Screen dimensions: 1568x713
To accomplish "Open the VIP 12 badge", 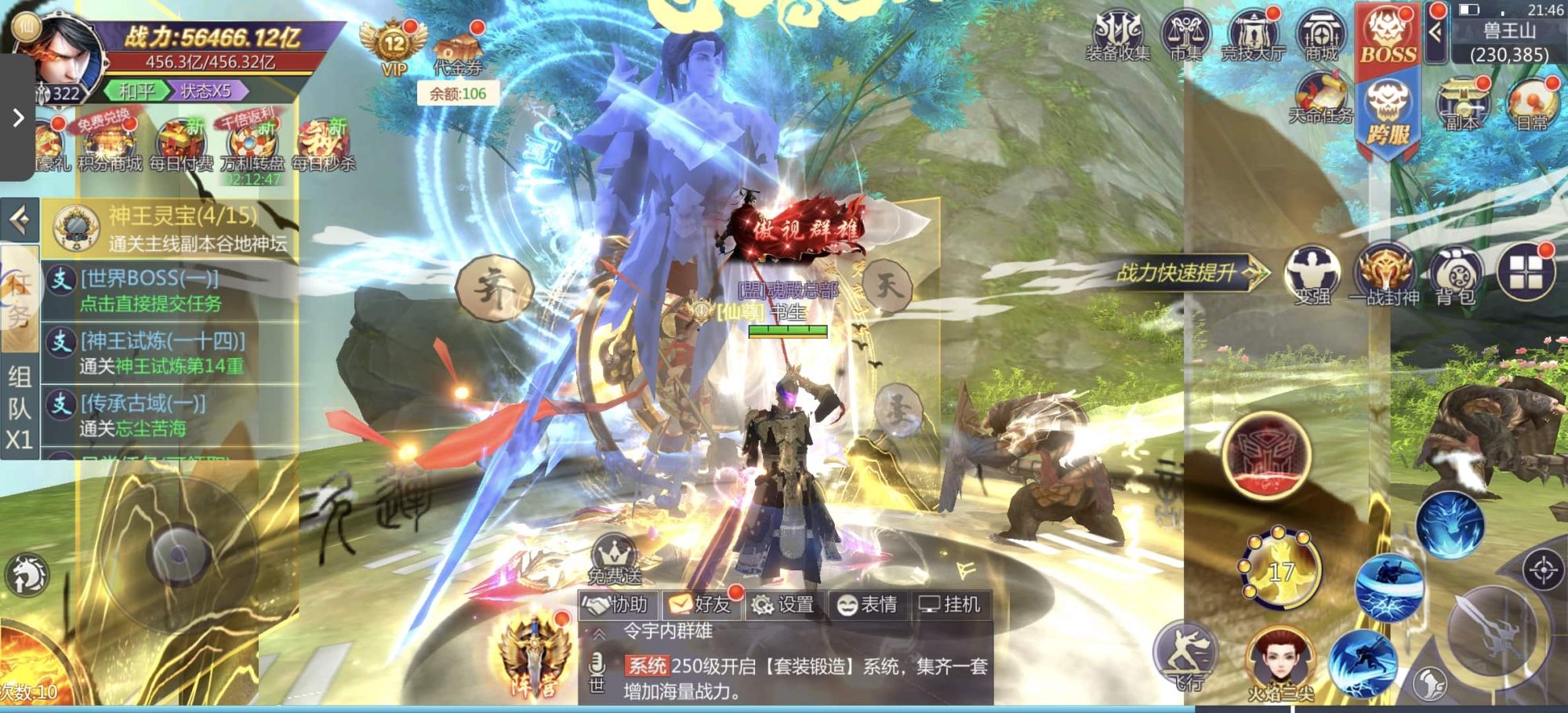I will coord(394,47).
